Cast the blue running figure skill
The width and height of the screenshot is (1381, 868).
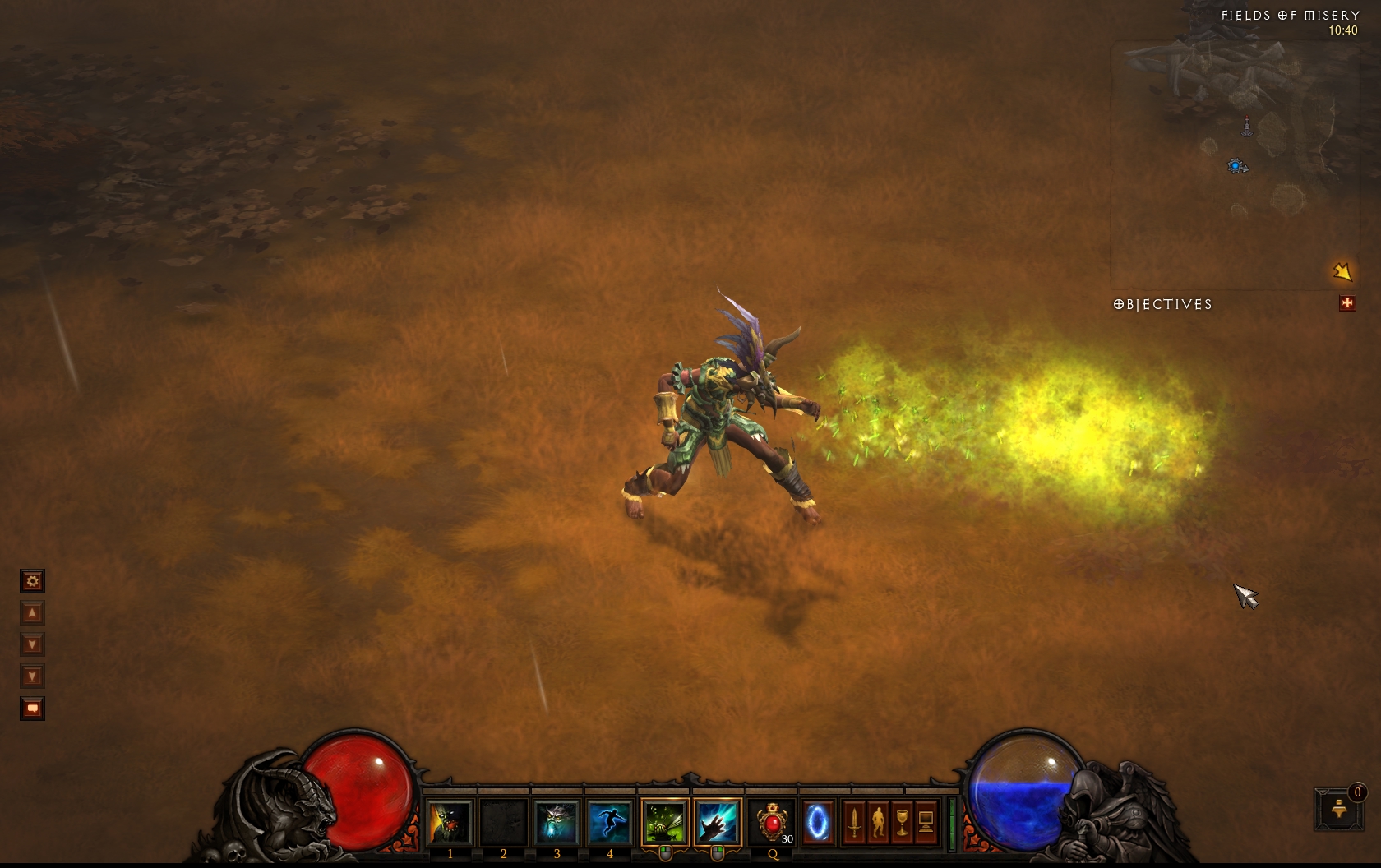(x=609, y=822)
